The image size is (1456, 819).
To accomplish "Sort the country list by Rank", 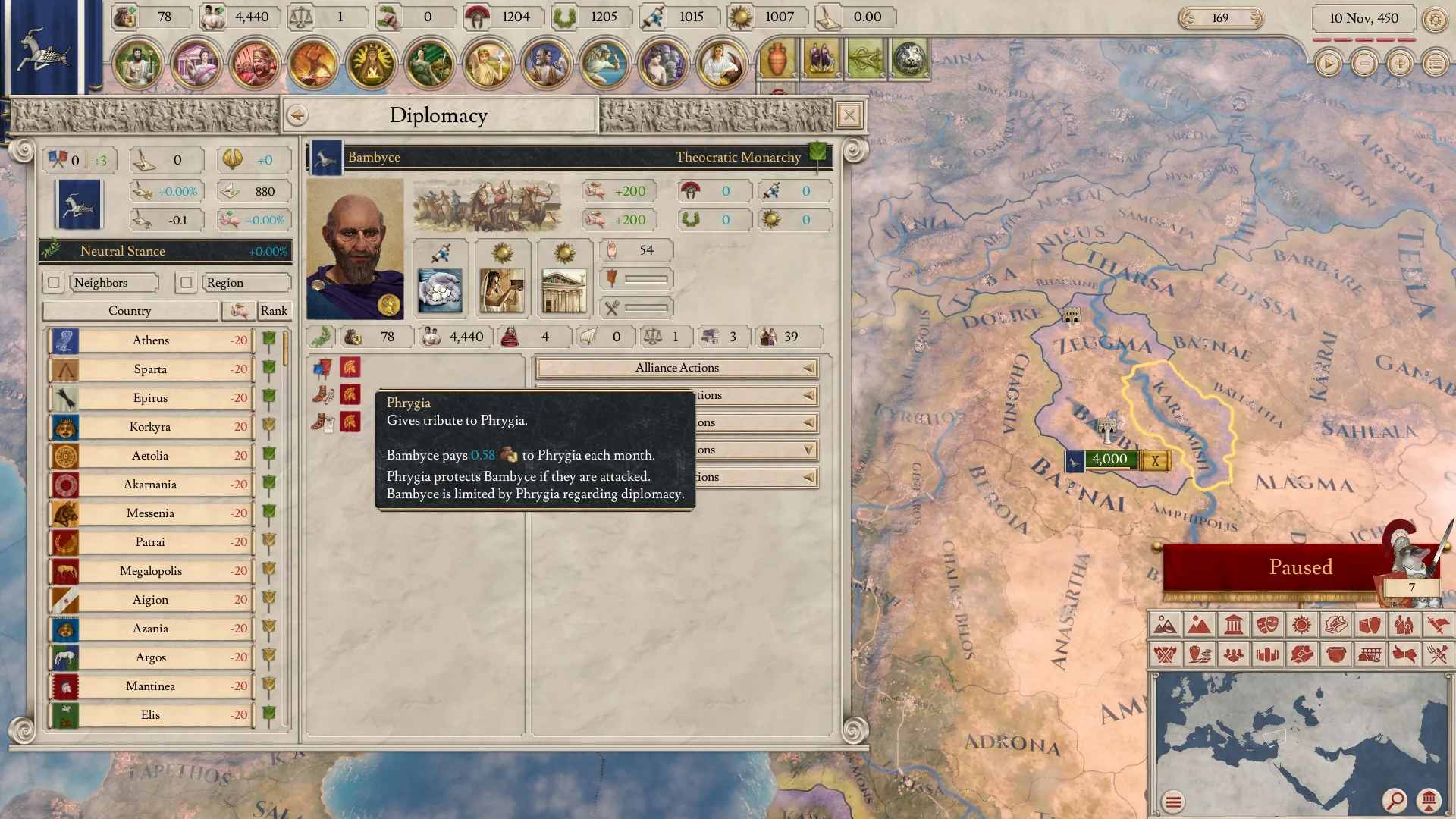I will pos(274,311).
